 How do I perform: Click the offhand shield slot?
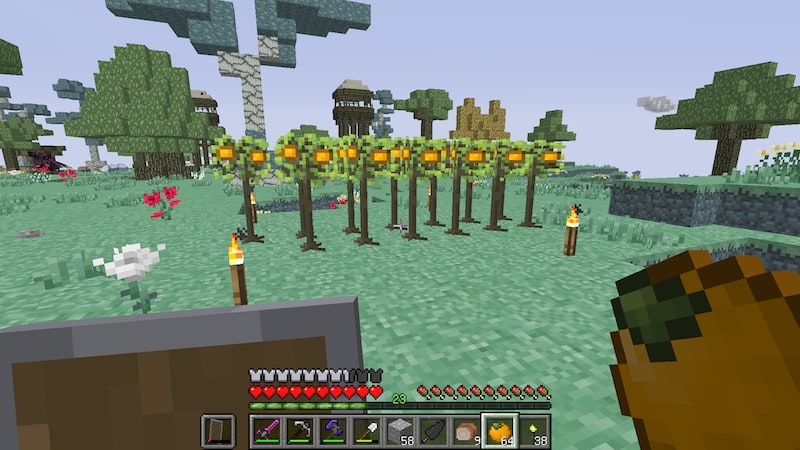pyautogui.click(x=216, y=431)
